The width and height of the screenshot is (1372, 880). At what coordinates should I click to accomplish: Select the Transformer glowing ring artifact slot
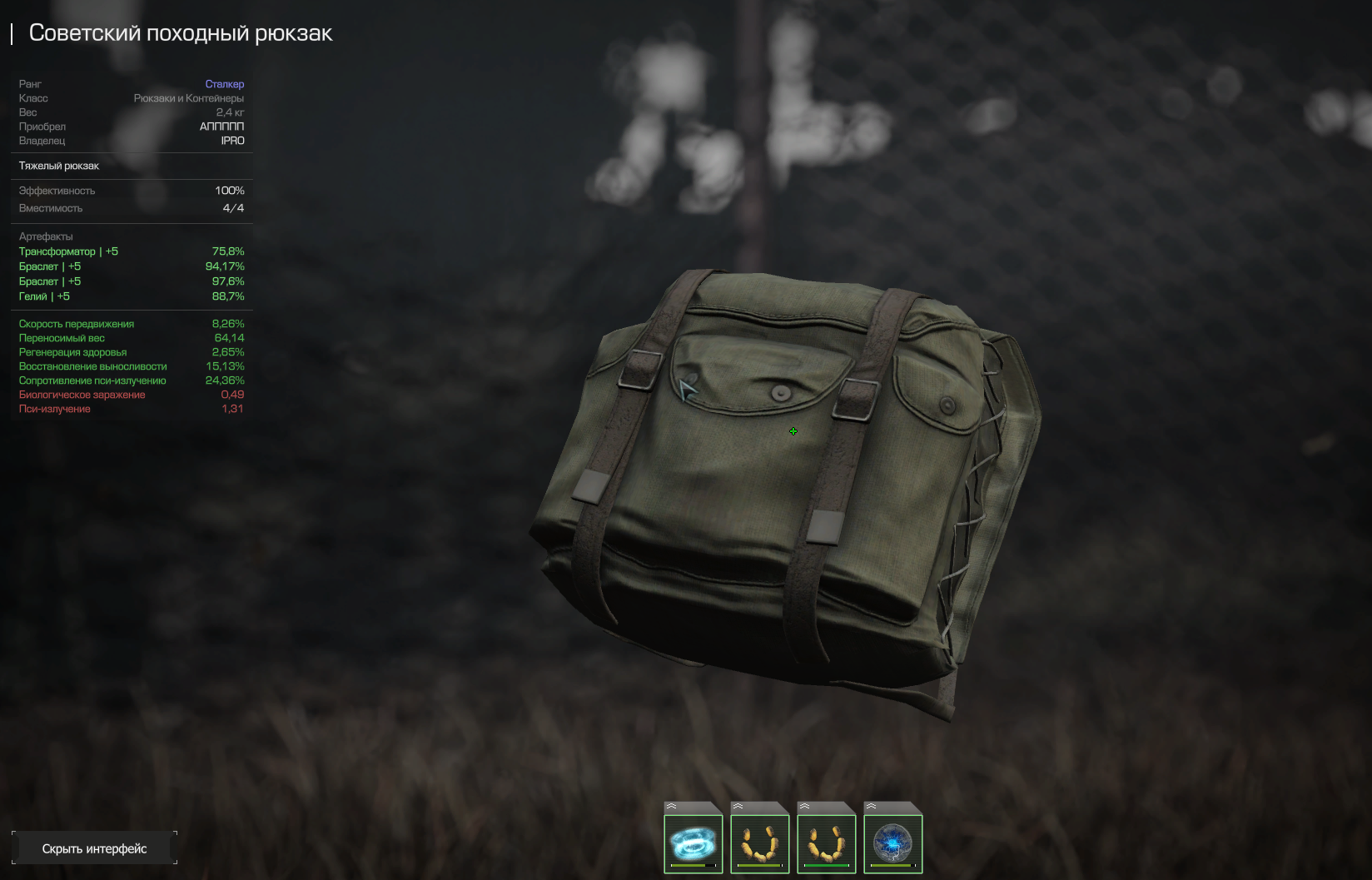(x=693, y=842)
